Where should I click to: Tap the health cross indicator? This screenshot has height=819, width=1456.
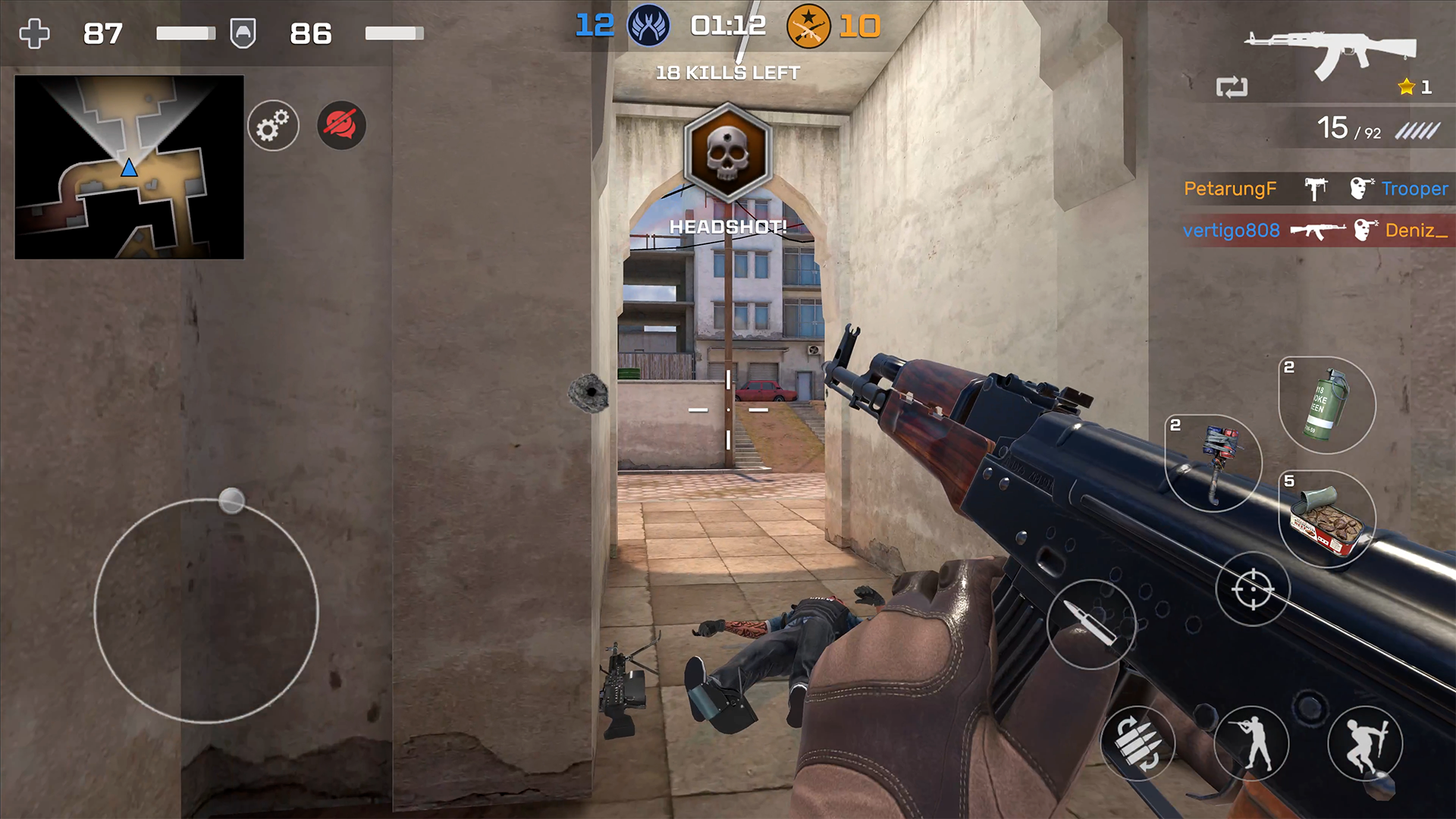click(33, 33)
